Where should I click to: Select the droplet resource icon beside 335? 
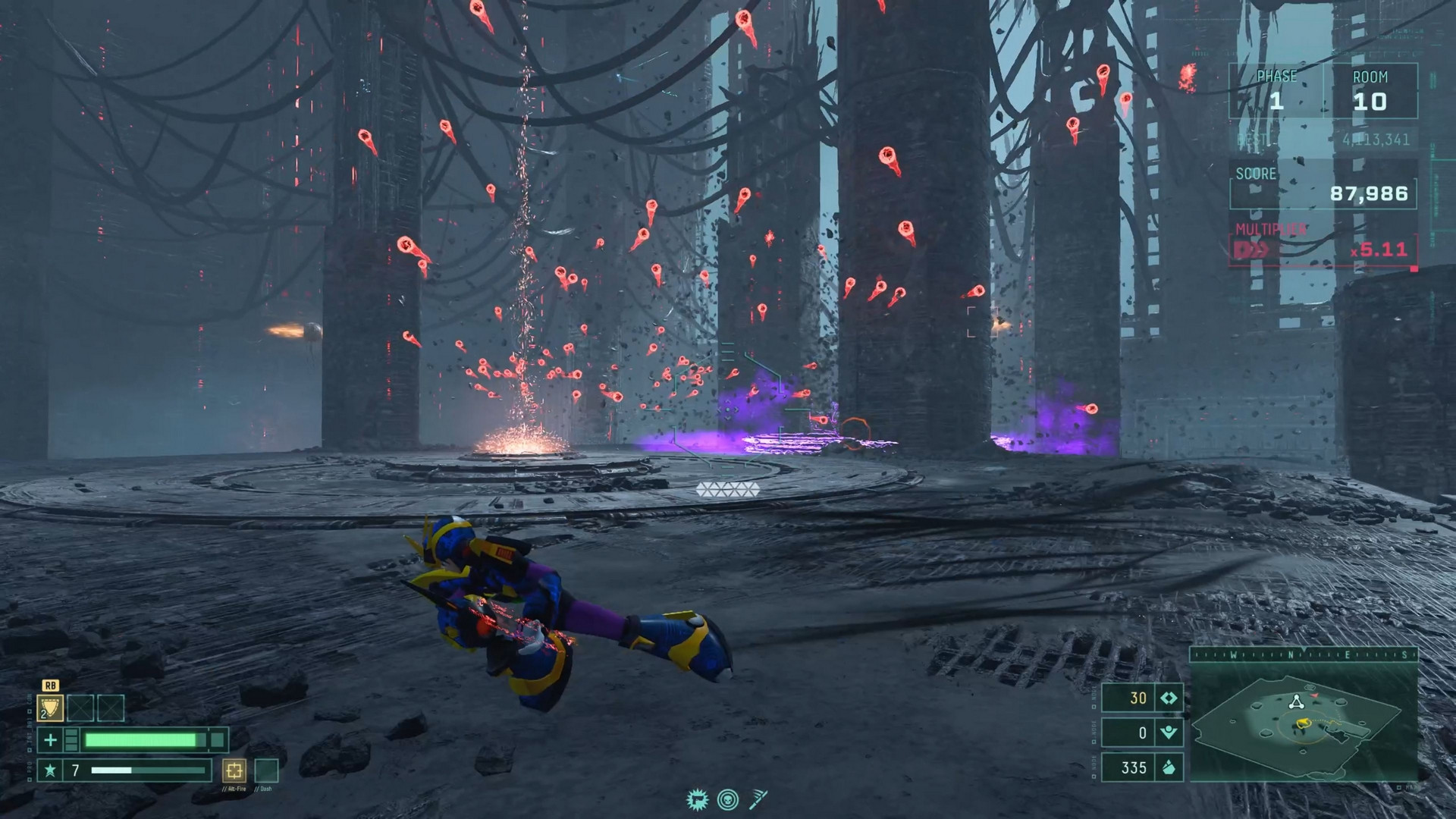(x=1169, y=767)
